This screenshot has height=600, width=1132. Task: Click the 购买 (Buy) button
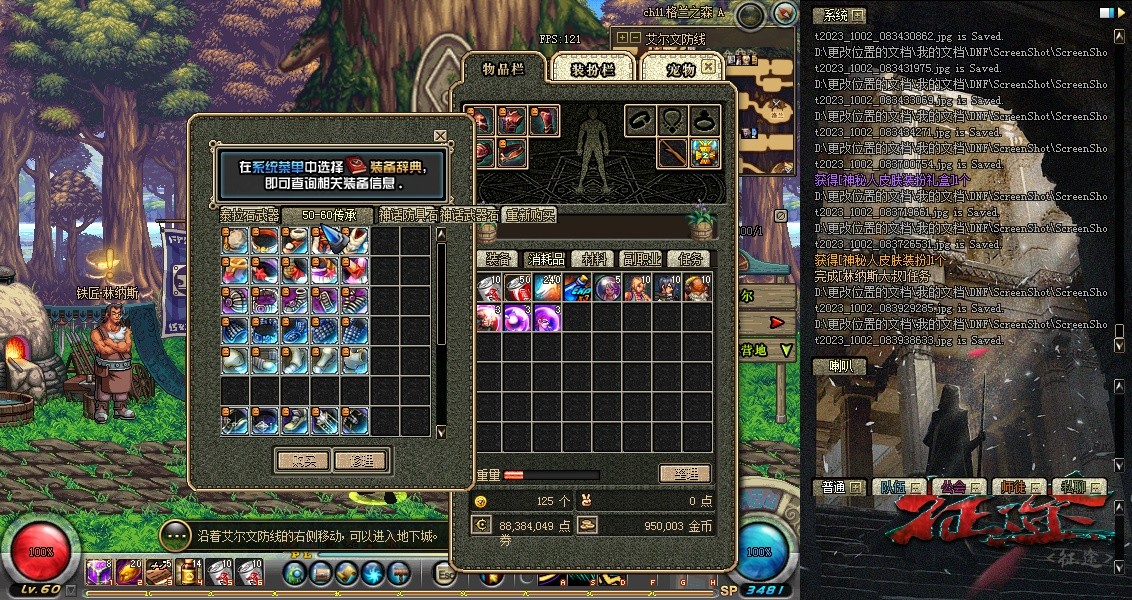301,460
